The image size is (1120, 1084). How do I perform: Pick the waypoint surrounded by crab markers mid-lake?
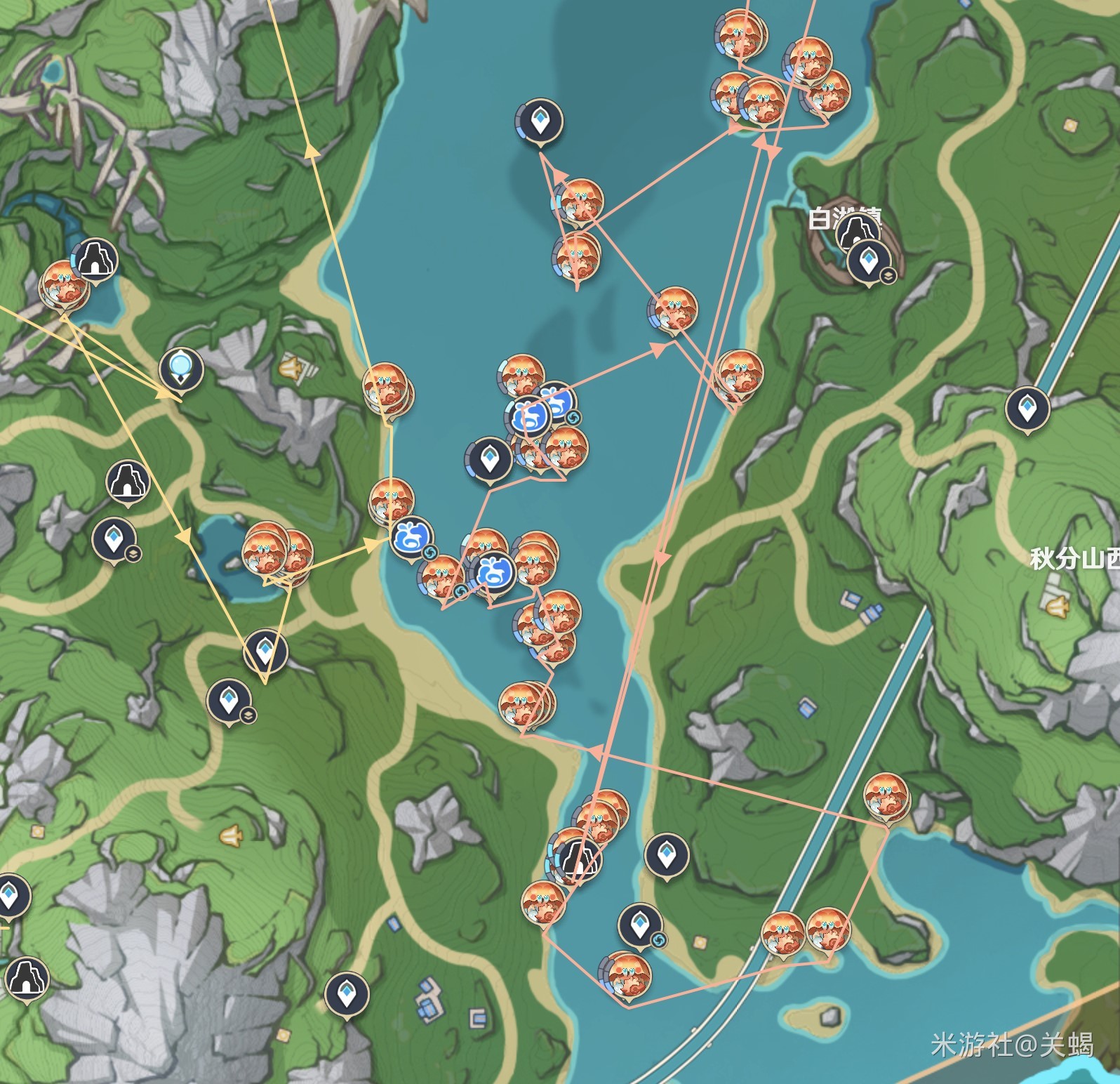click(489, 460)
